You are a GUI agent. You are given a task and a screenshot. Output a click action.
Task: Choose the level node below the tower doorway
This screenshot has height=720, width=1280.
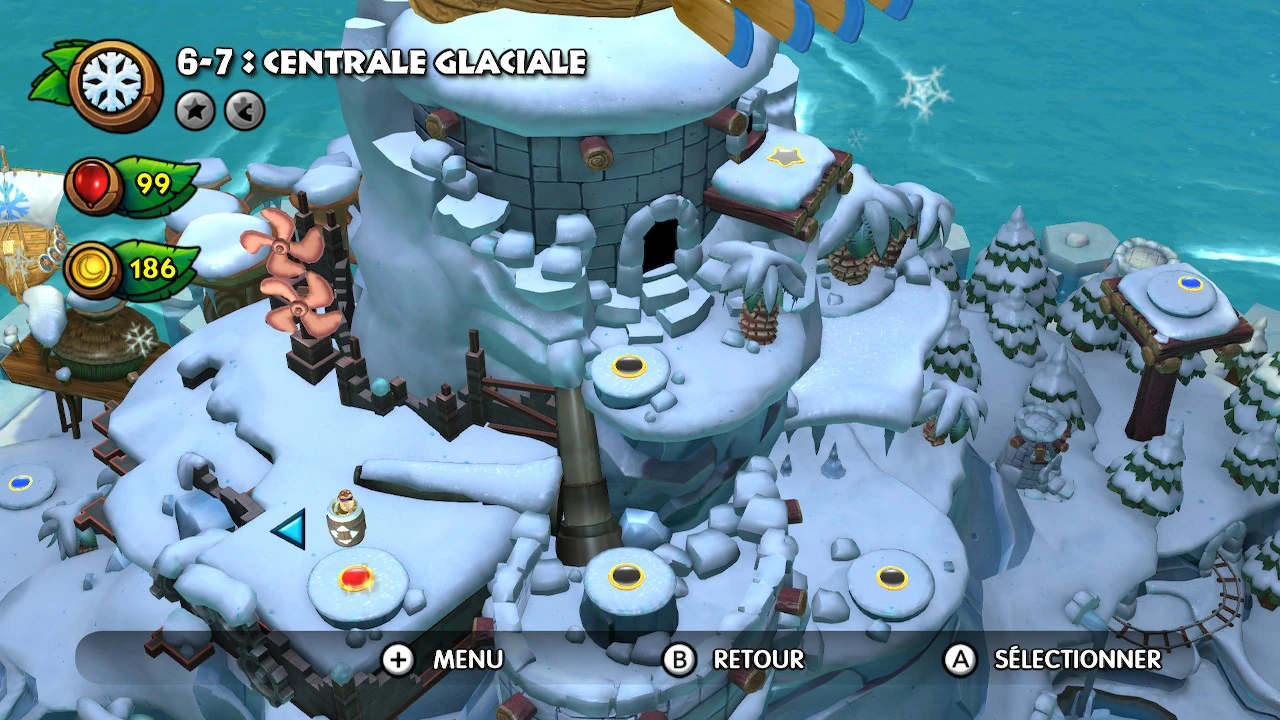pos(629,366)
